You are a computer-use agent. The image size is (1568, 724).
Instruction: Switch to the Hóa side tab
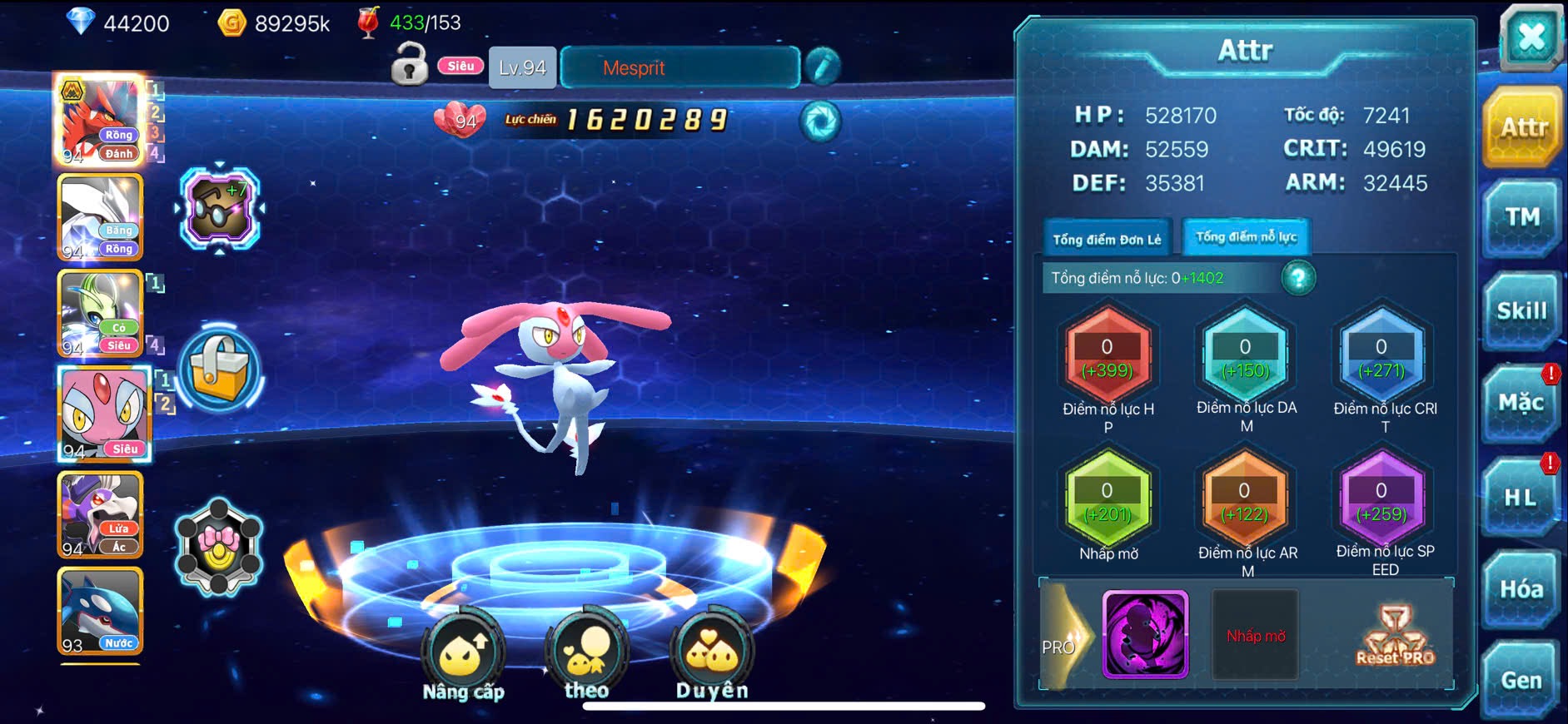pyautogui.click(x=1521, y=589)
